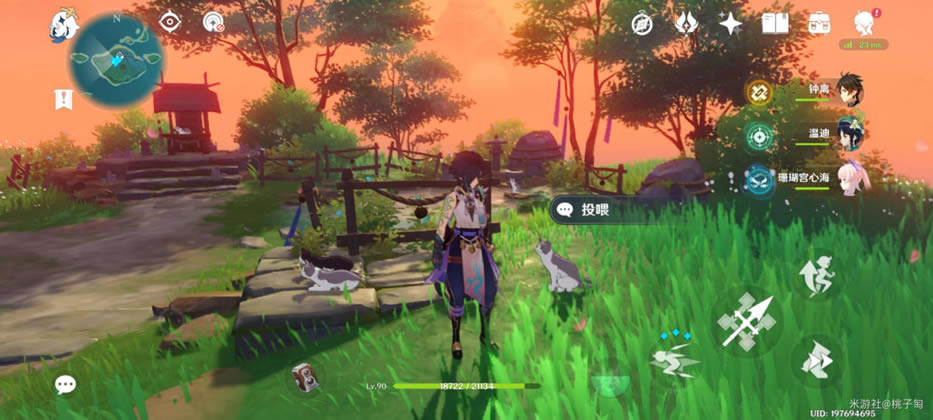
Task: Open the chat speech bubble
Action: [x=66, y=384]
